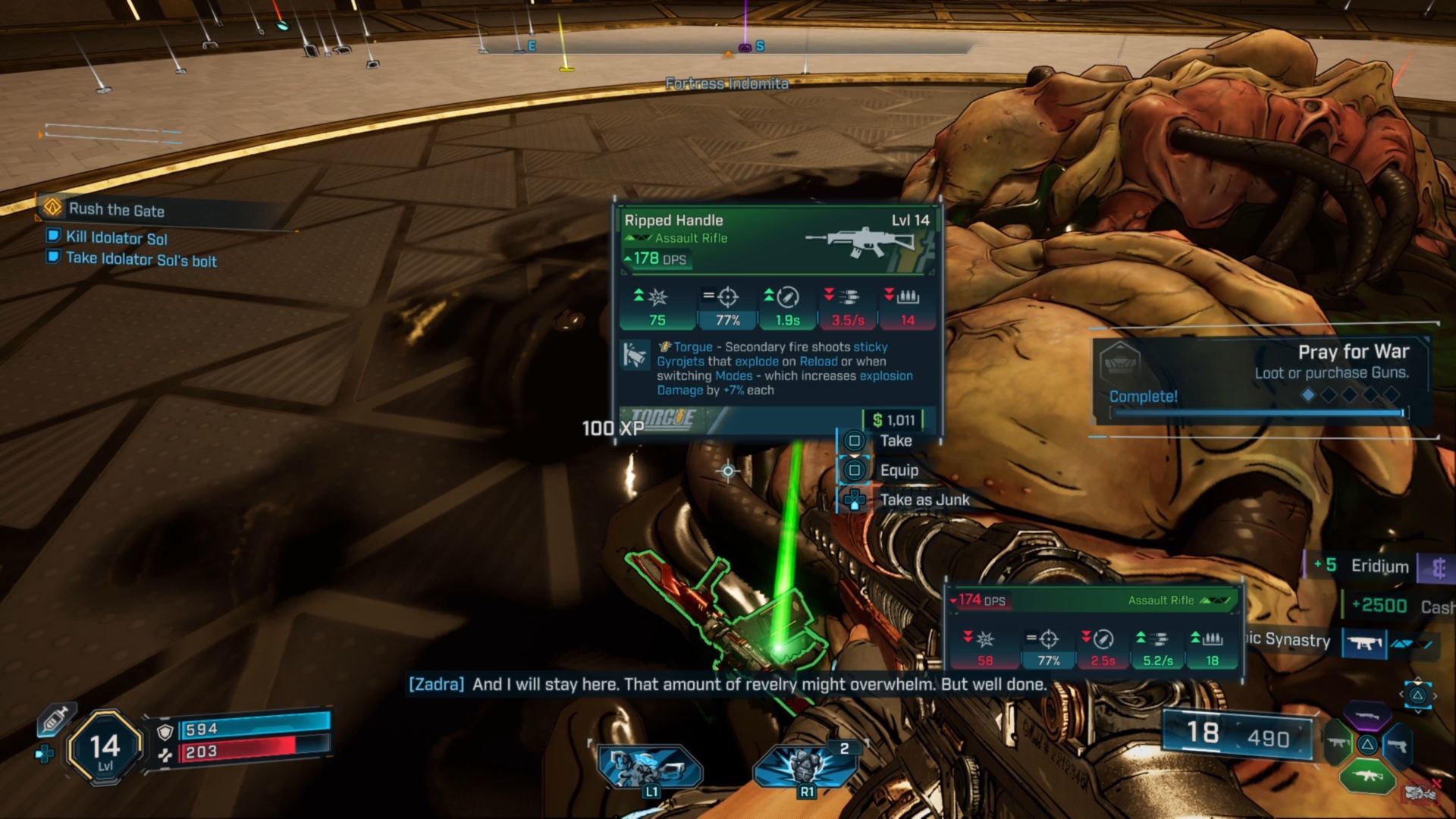Open the equipped rifle comparison card
This screenshot has width=1456, height=819.
point(1094,631)
